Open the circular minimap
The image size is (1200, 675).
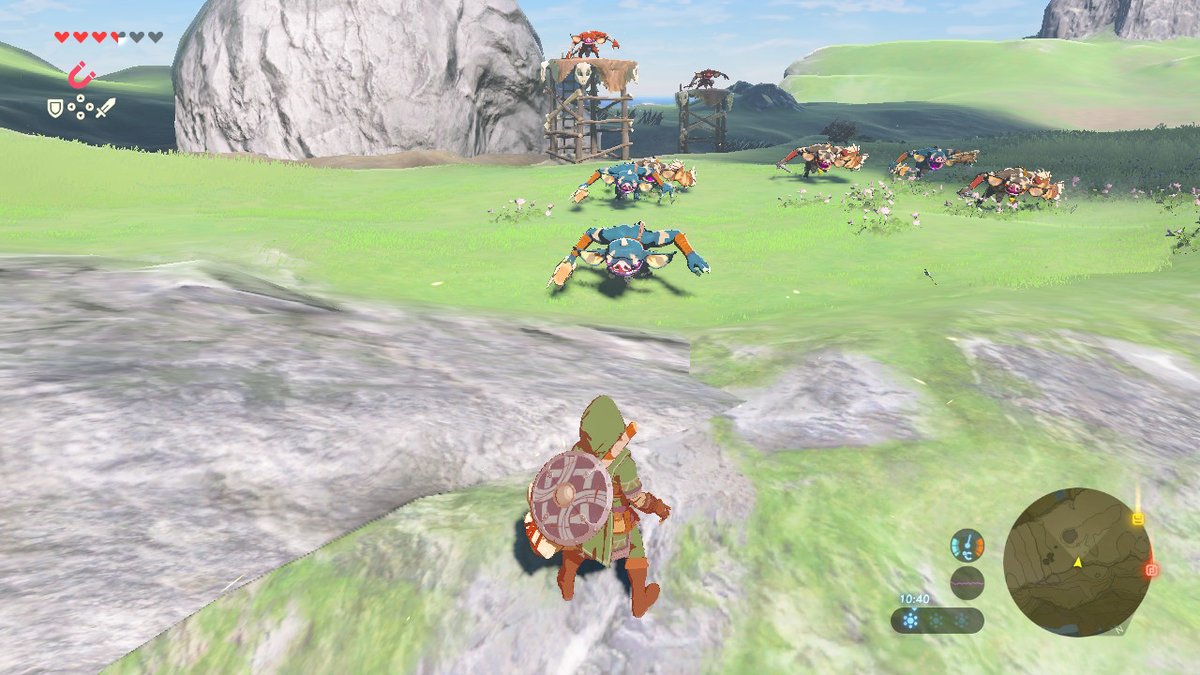coord(1077,562)
